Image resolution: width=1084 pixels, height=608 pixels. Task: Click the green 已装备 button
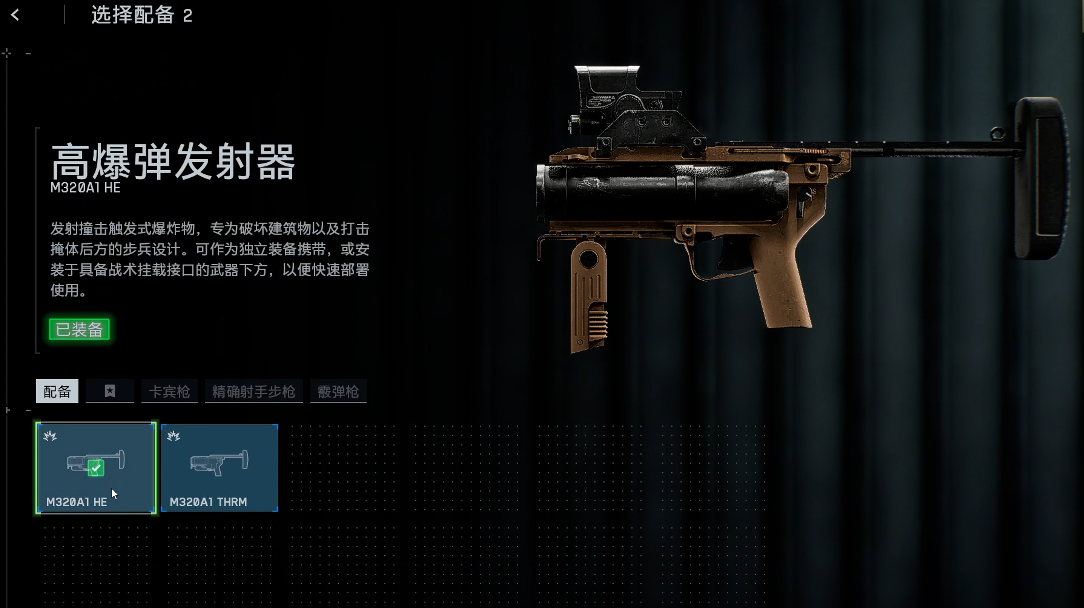[x=79, y=329]
